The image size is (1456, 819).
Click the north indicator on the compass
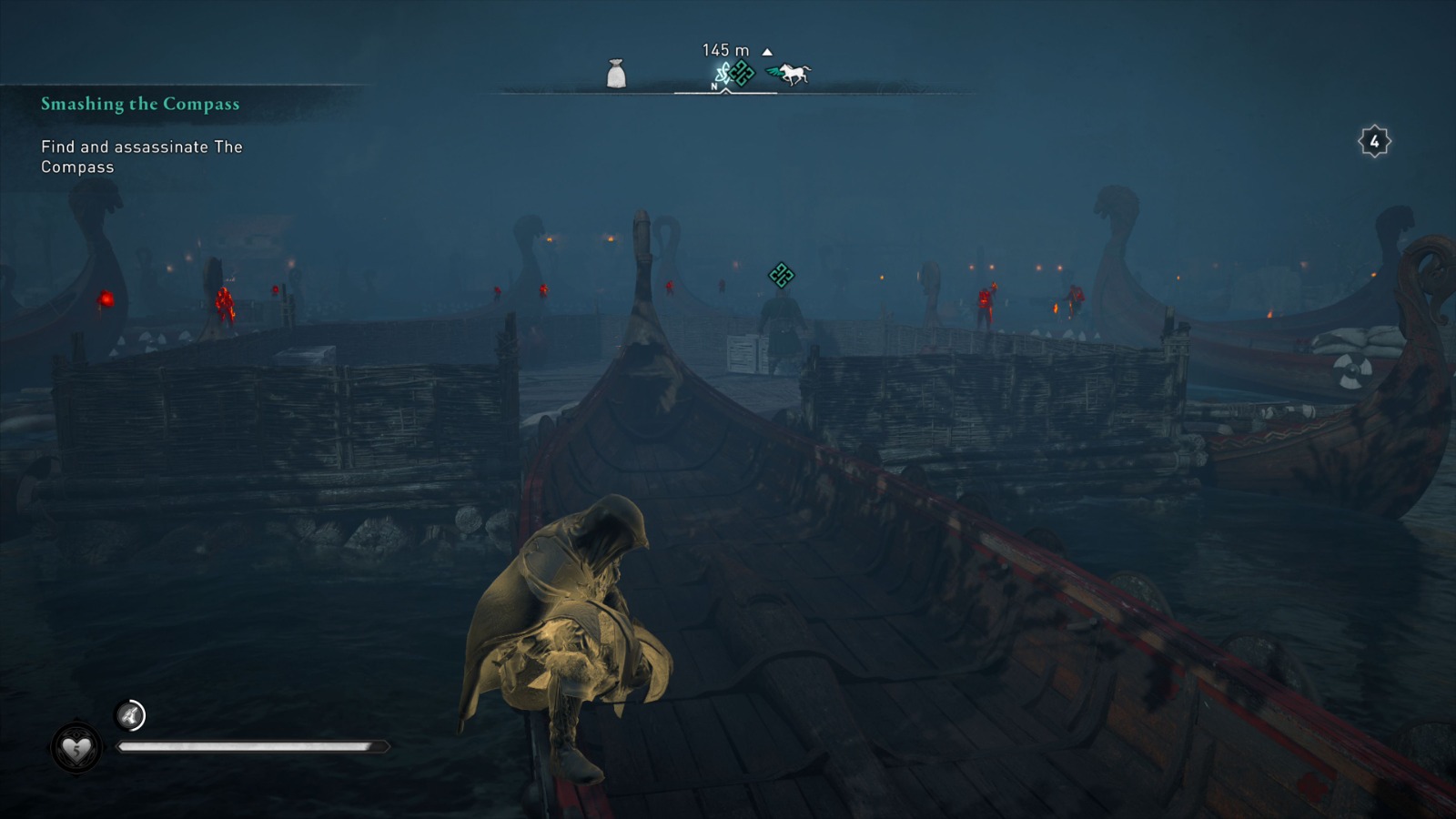[713, 86]
